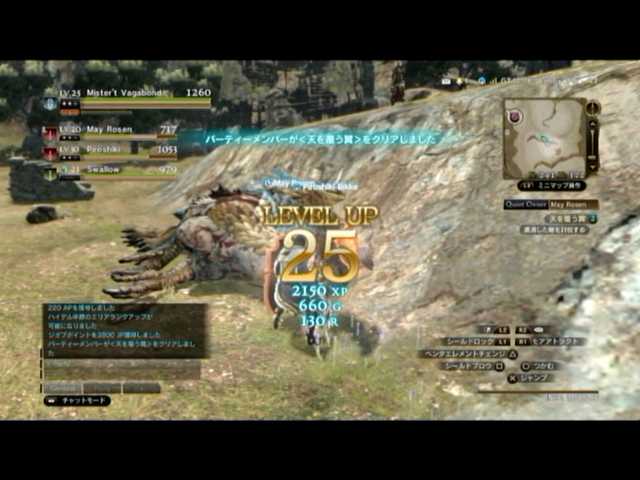Adjust the minimap zoom slider
The image size is (640, 480).
coord(592,137)
